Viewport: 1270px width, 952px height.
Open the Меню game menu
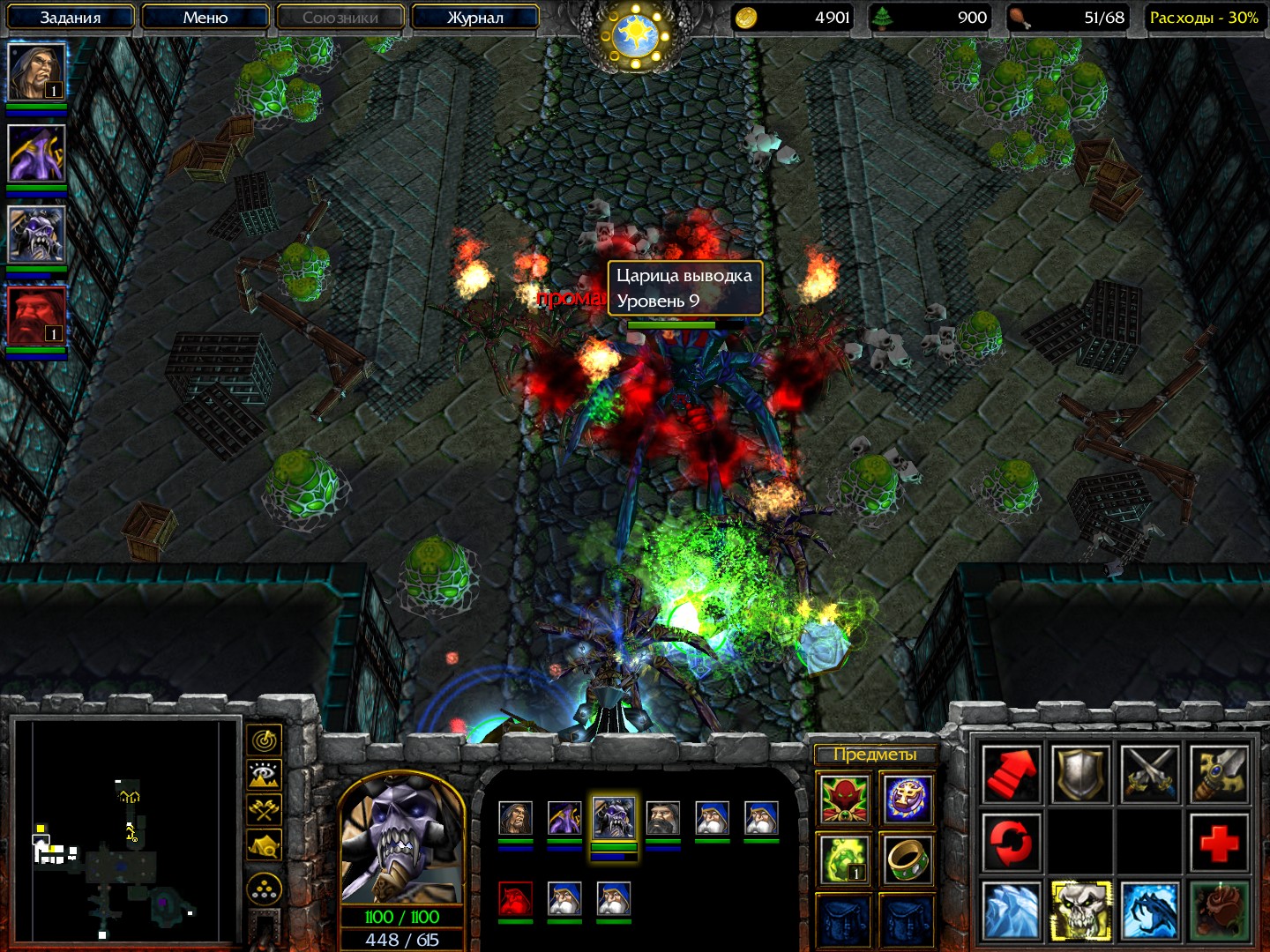[205, 17]
